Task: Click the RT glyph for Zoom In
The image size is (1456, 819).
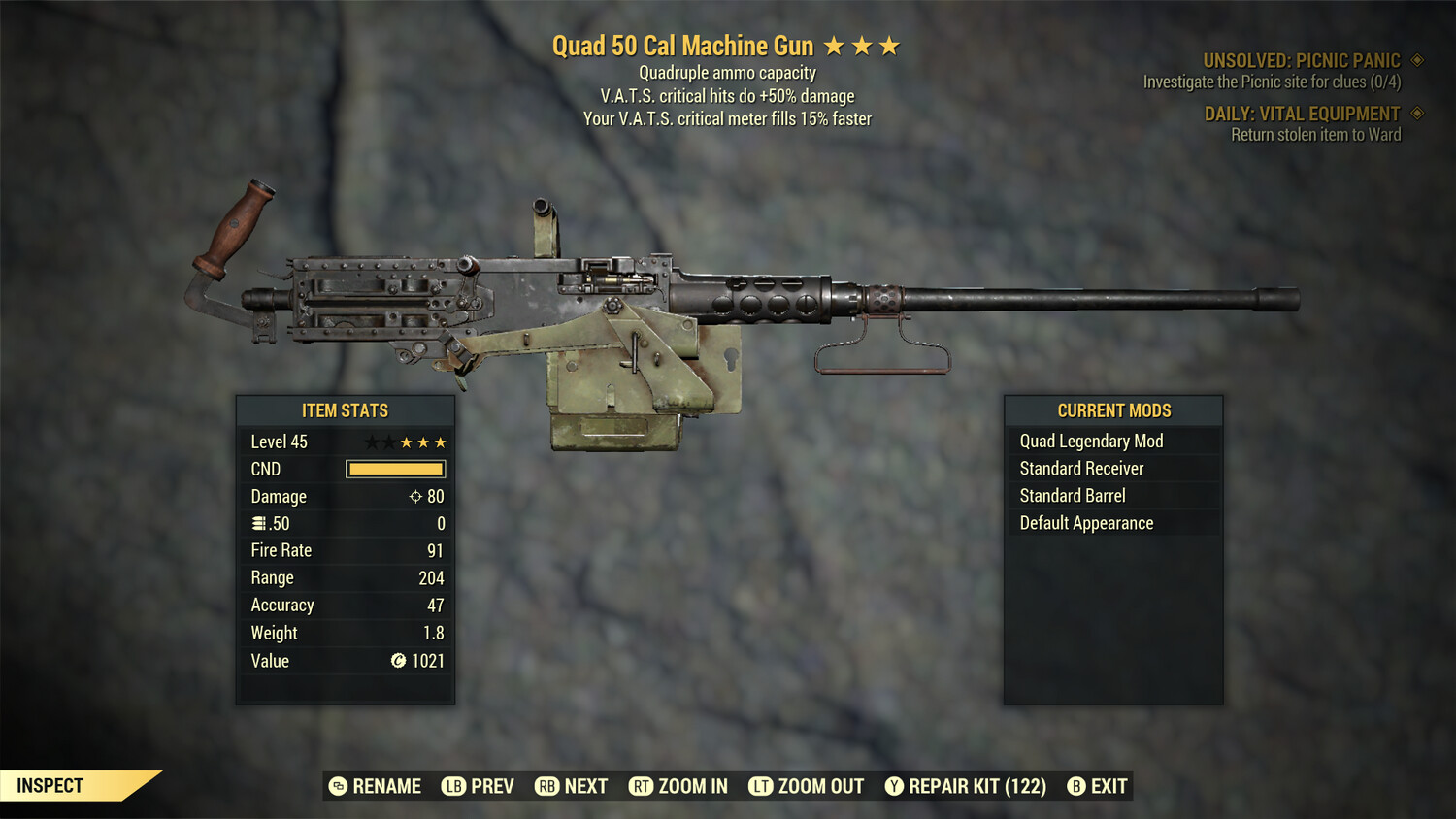Action: pyautogui.click(x=642, y=786)
